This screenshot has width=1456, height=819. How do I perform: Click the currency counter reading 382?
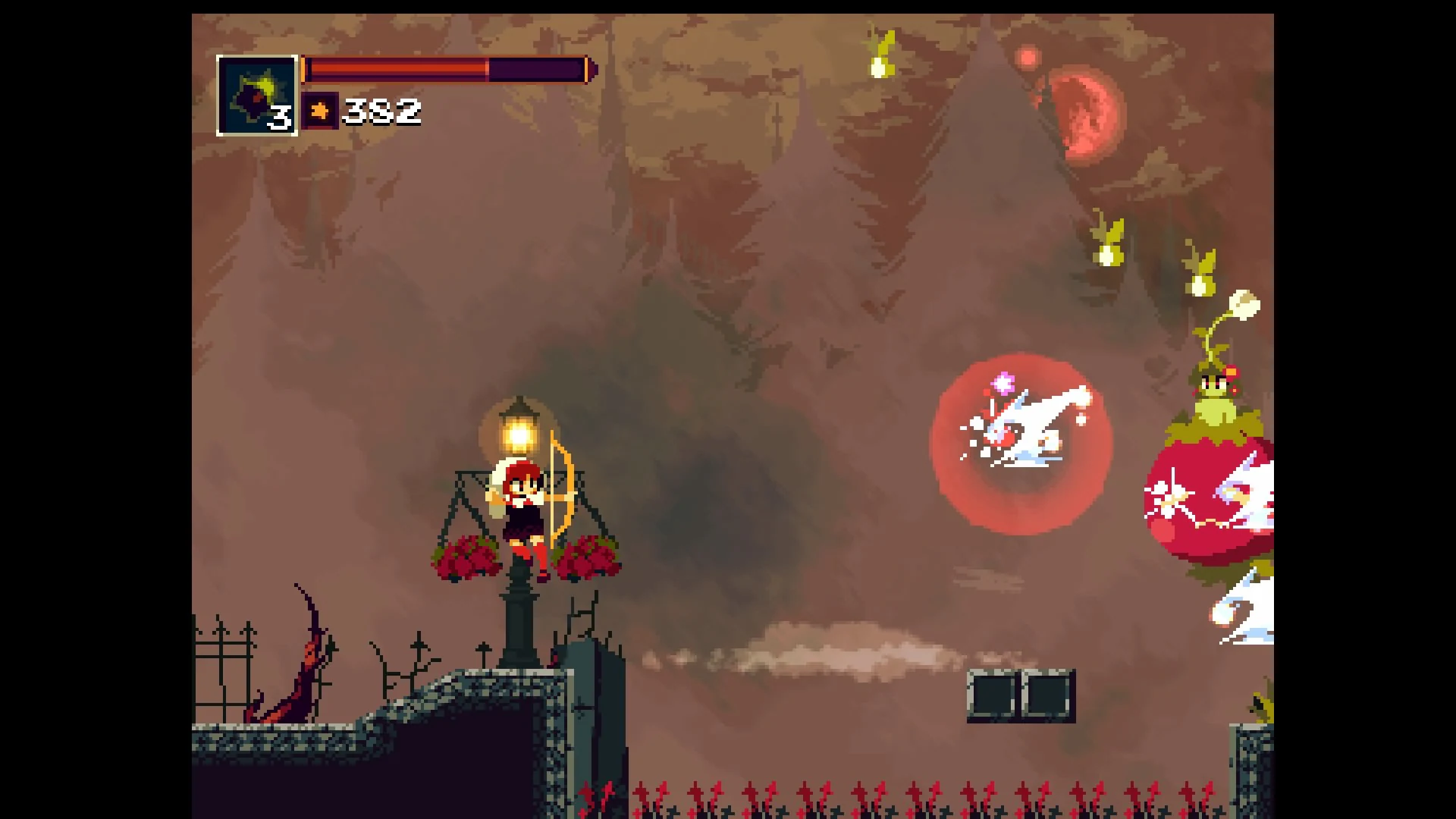click(381, 111)
